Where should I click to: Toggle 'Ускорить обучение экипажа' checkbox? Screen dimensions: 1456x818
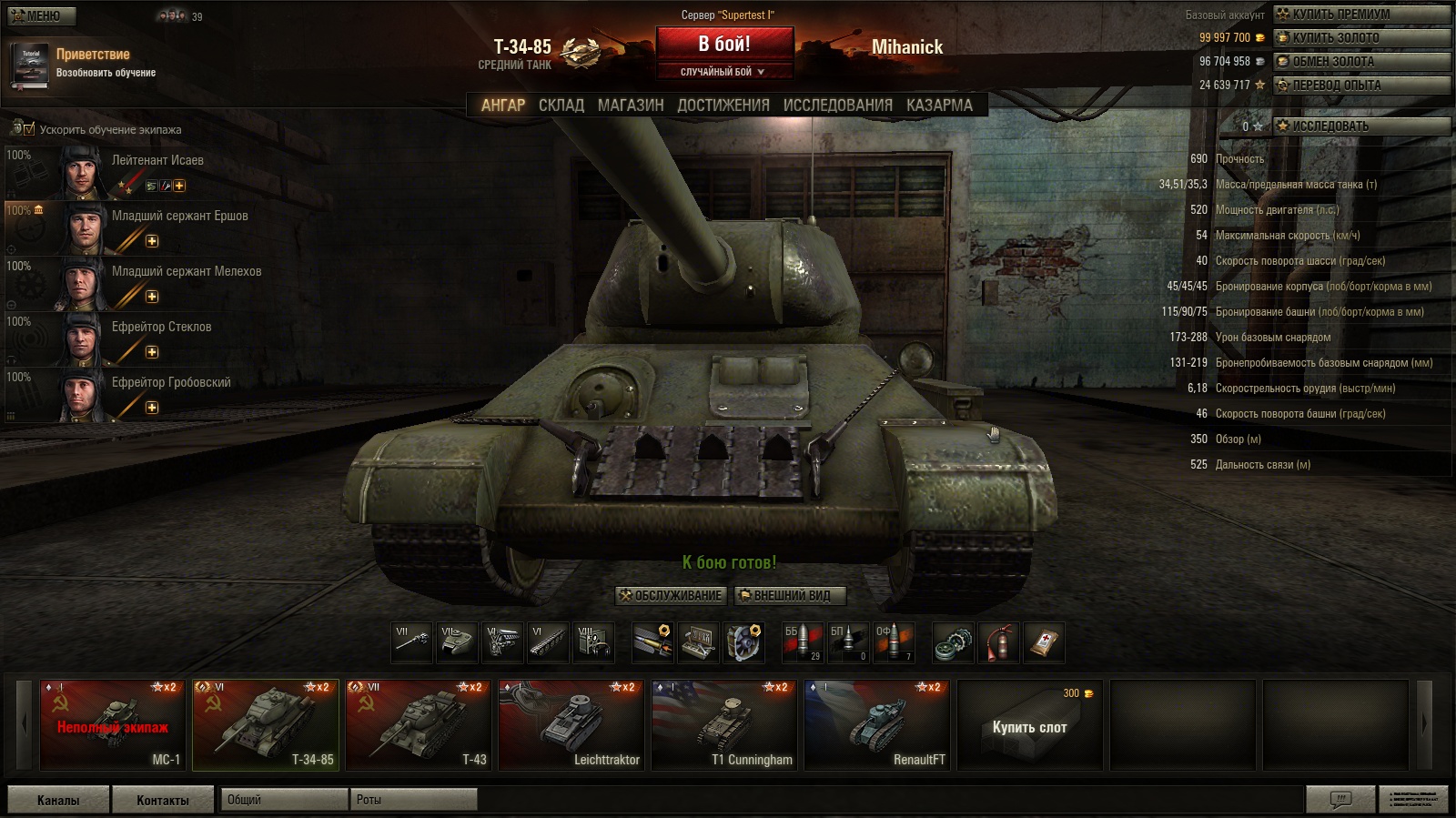pyautogui.click(x=29, y=129)
